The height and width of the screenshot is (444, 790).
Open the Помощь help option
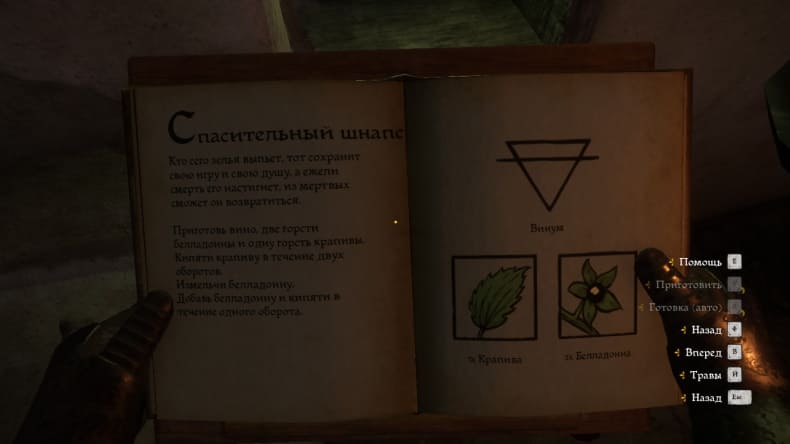pyautogui.click(x=701, y=262)
